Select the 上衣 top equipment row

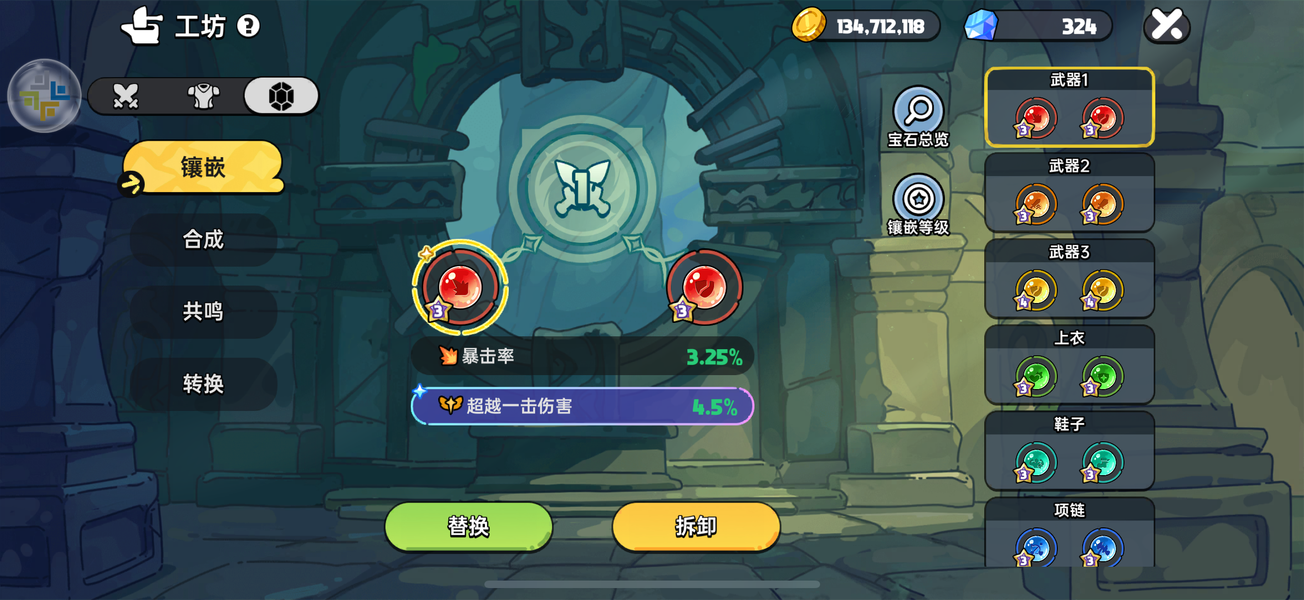pos(1069,365)
